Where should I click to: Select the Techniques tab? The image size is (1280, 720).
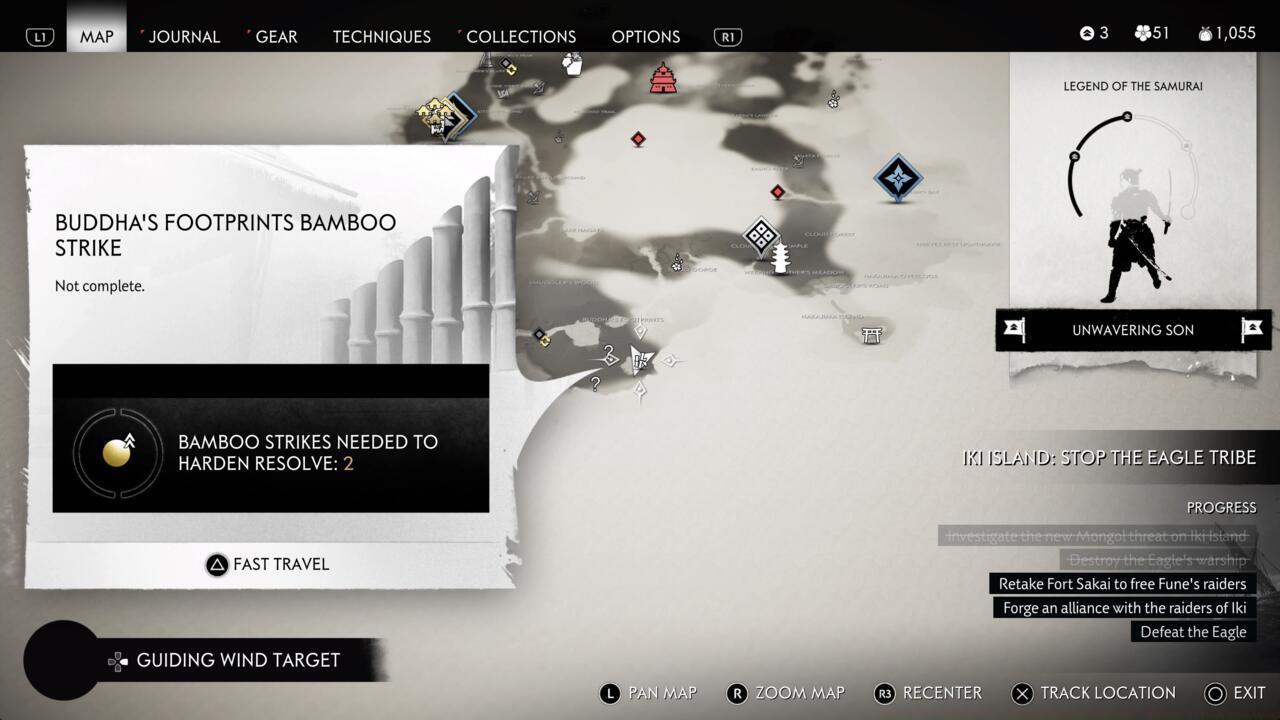click(381, 36)
